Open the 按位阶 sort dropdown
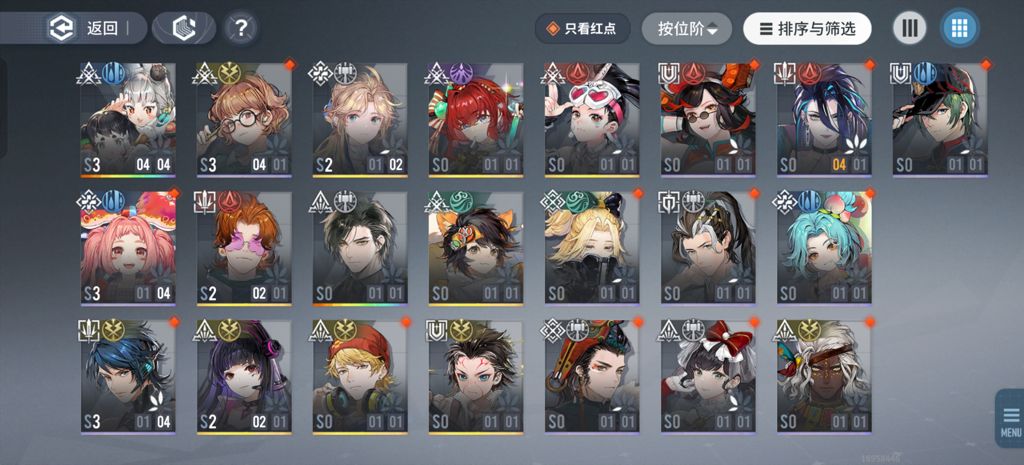The width and height of the screenshot is (1024, 465). click(687, 29)
